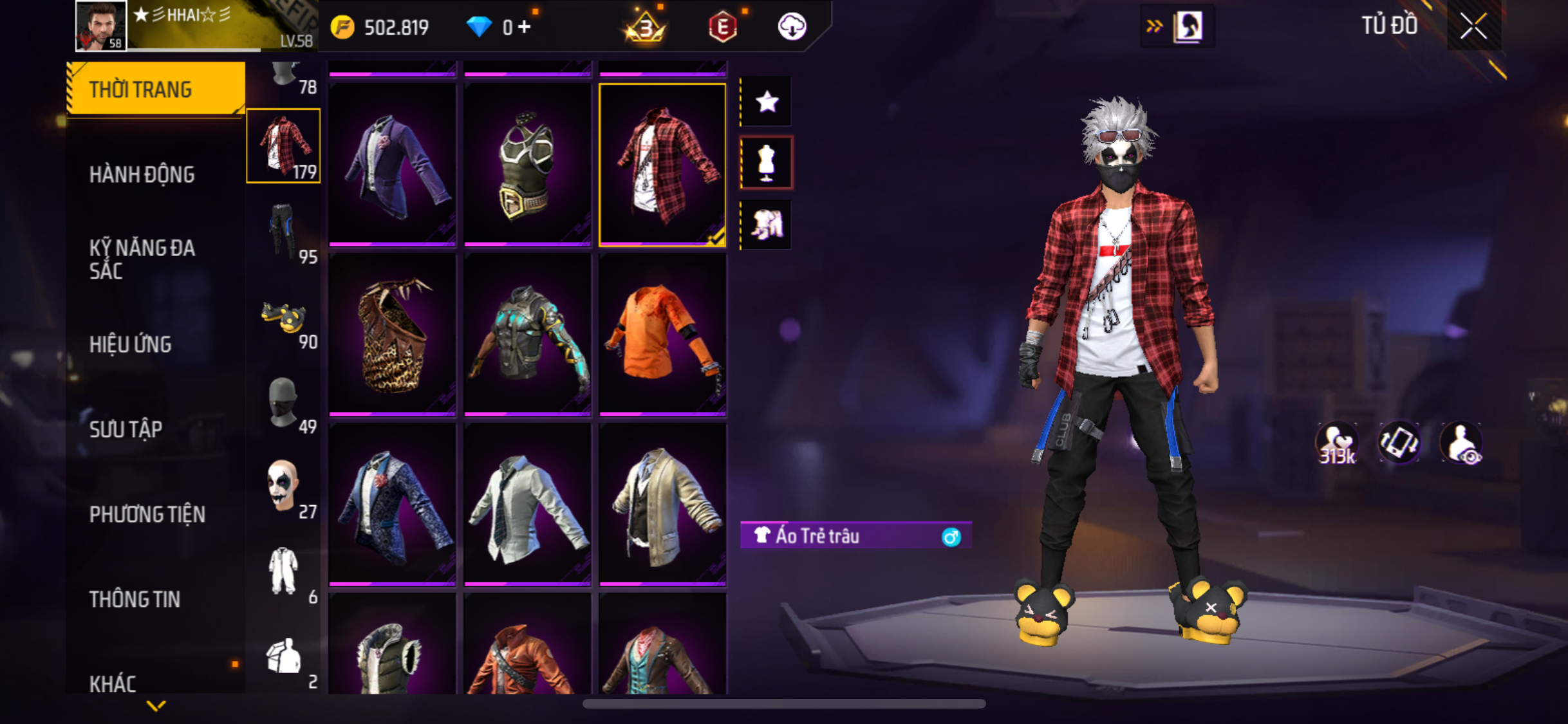Choose the black mask subcategory

283,402
